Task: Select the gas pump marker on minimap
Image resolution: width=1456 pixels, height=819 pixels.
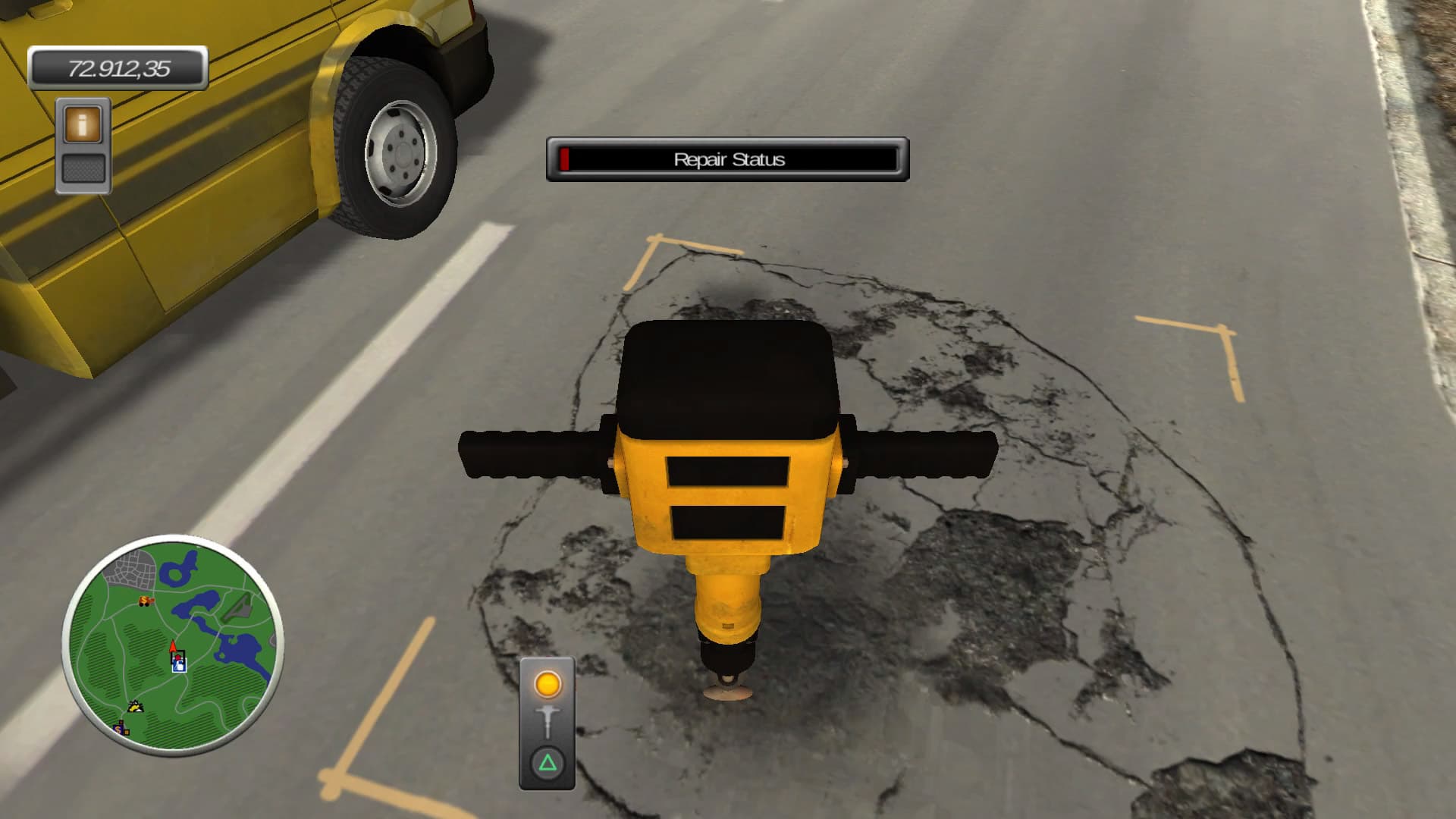Action: tap(180, 666)
